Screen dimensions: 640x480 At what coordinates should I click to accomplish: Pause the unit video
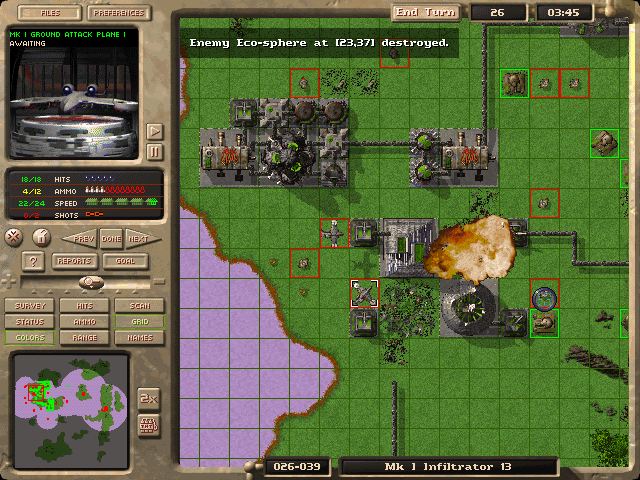154,152
